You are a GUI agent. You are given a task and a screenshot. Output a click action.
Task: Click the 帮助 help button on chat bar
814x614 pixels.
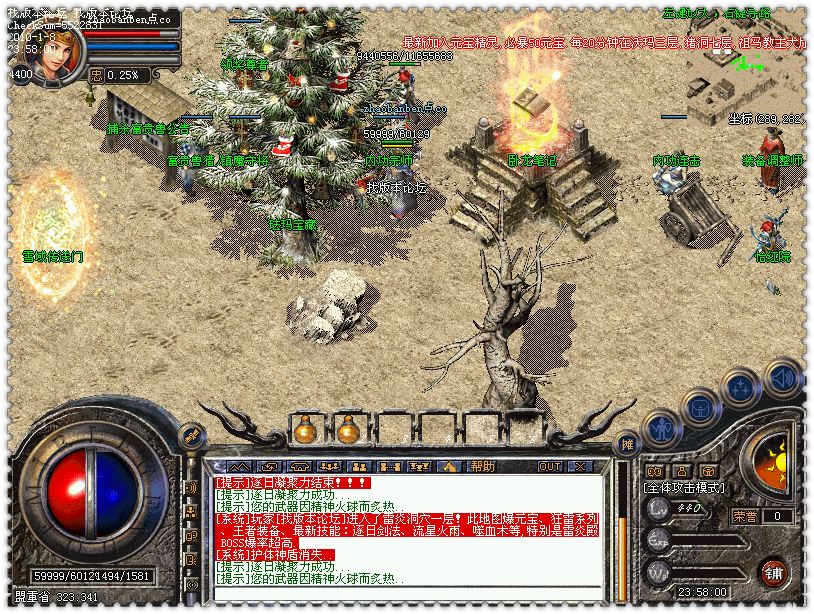point(483,466)
